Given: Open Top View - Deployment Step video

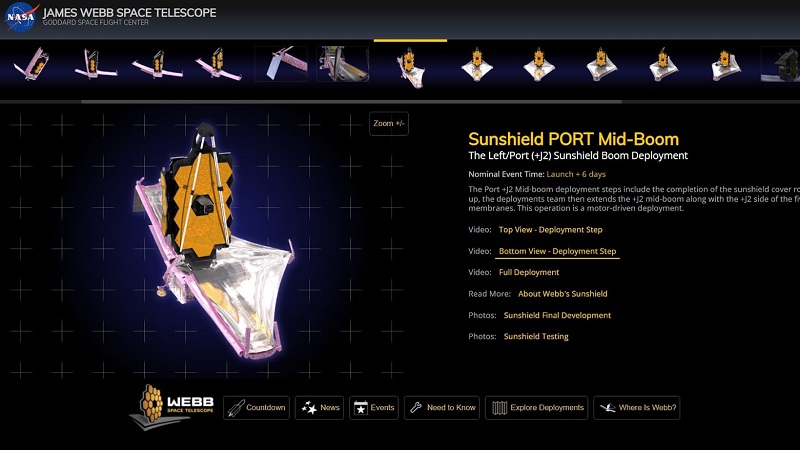Looking at the screenshot, I should coord(550,229).
